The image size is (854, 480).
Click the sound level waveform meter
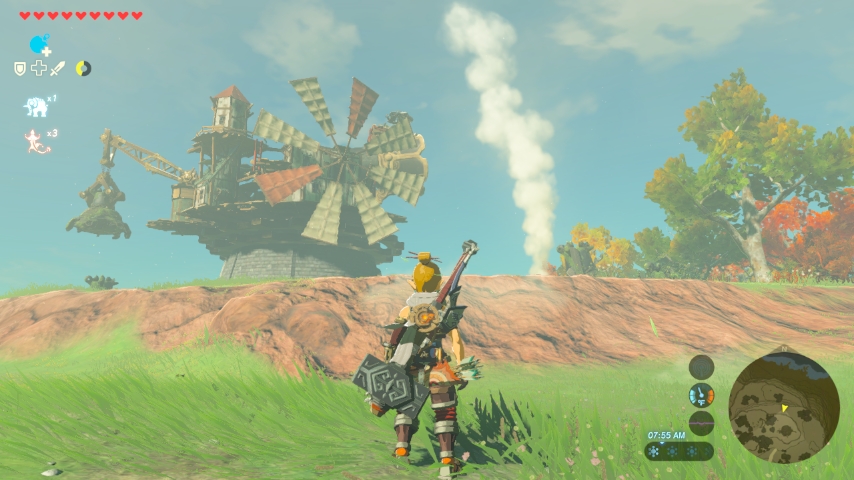[701, 423]
